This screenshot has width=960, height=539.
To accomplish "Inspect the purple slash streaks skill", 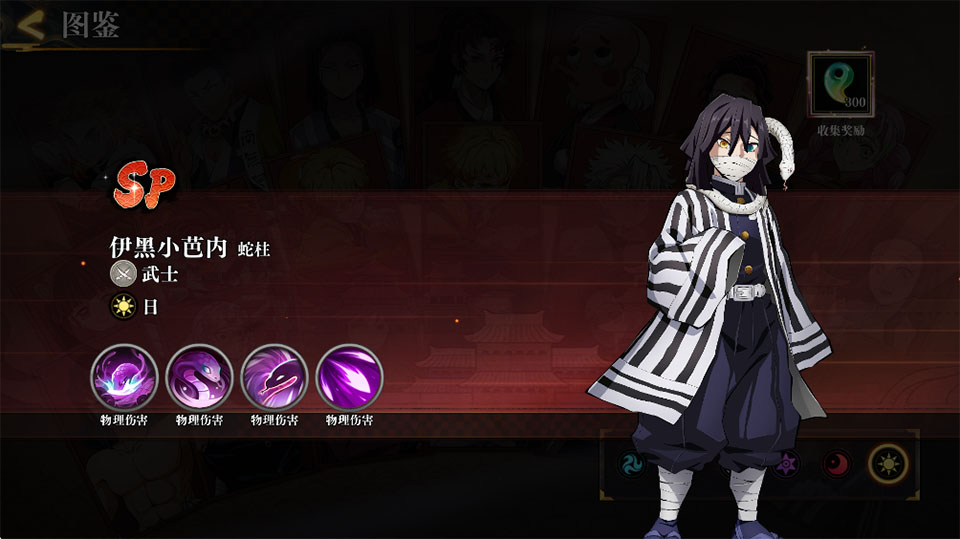I will tap(349, 376).
